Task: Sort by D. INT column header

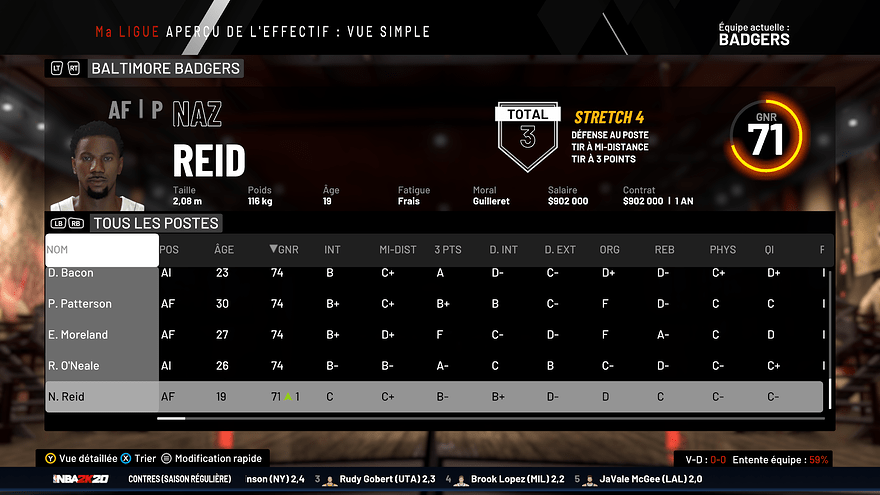Action: 504,250
